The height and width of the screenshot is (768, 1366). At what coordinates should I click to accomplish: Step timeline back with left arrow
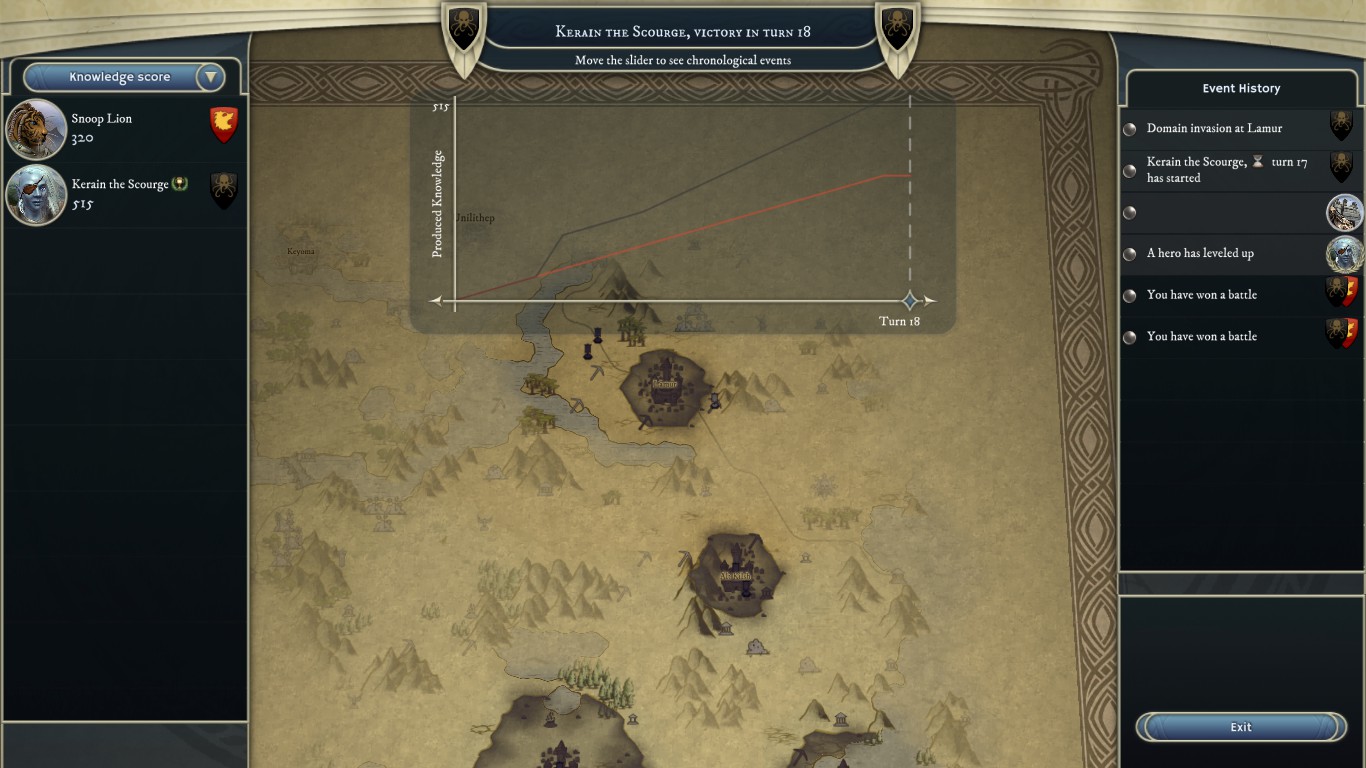pyautogui.click(x=436, y=300)
